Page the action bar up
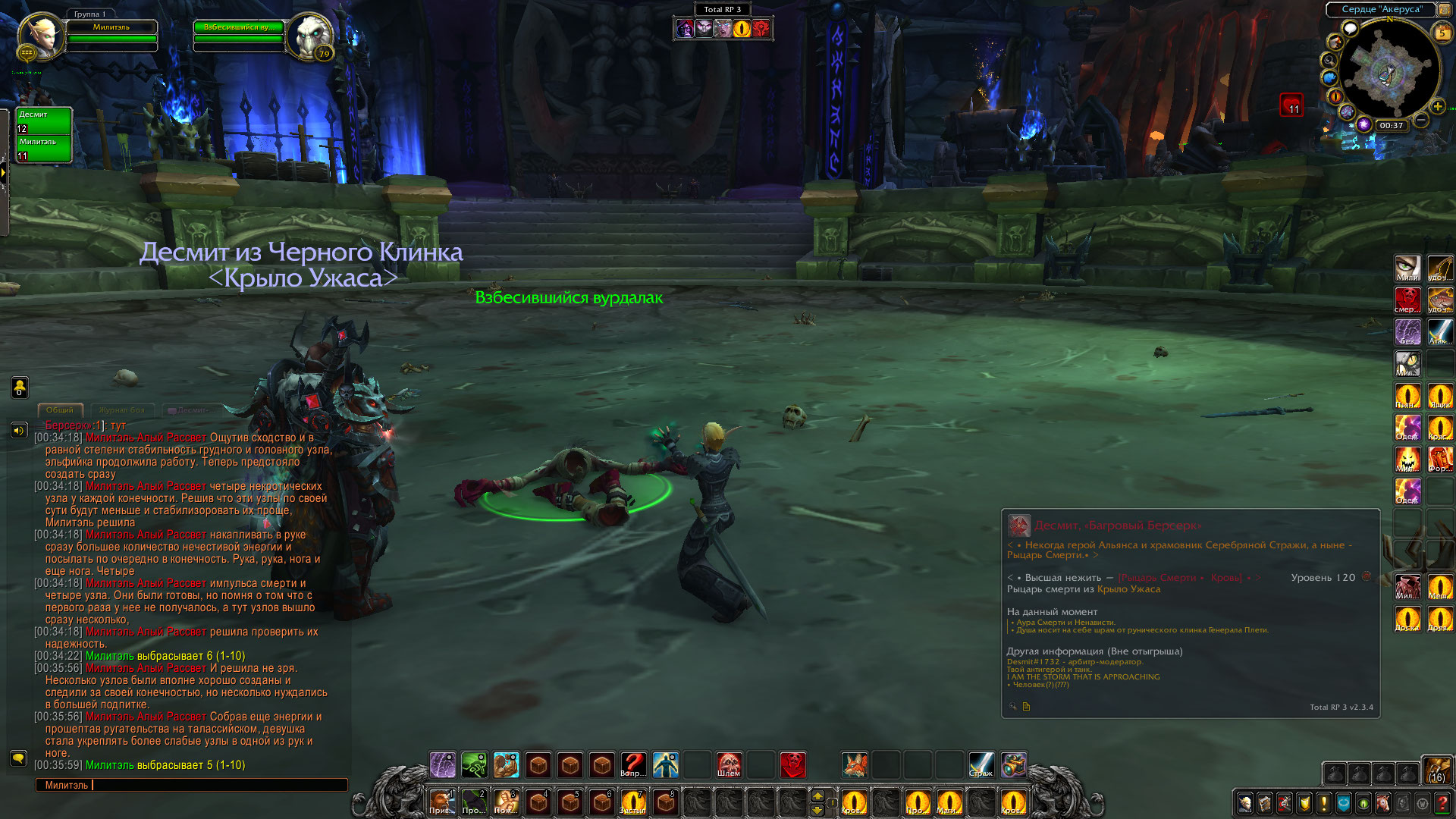Image resolution: width=1456 pixels, height=819 pixels. pos(817,794)
